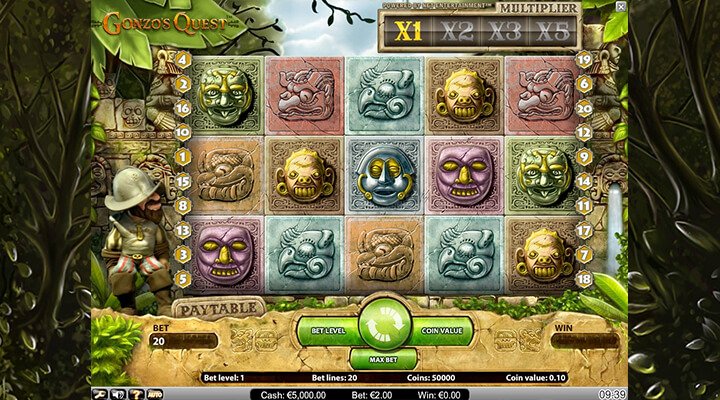Select bet line number 13 marker
720x400 pixels.
(184, 230)
